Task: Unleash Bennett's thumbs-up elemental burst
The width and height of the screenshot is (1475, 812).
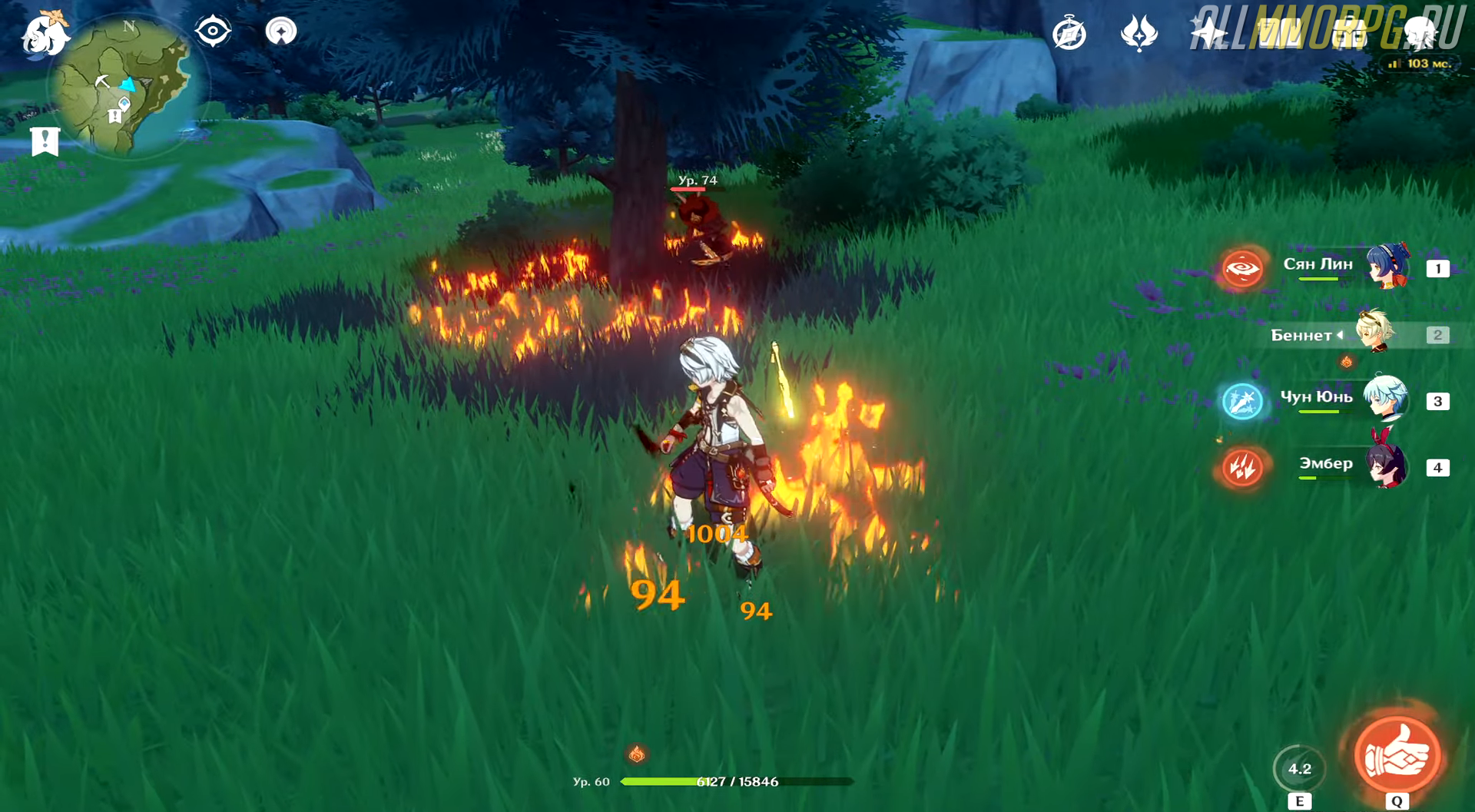Action: (1397, 756)
